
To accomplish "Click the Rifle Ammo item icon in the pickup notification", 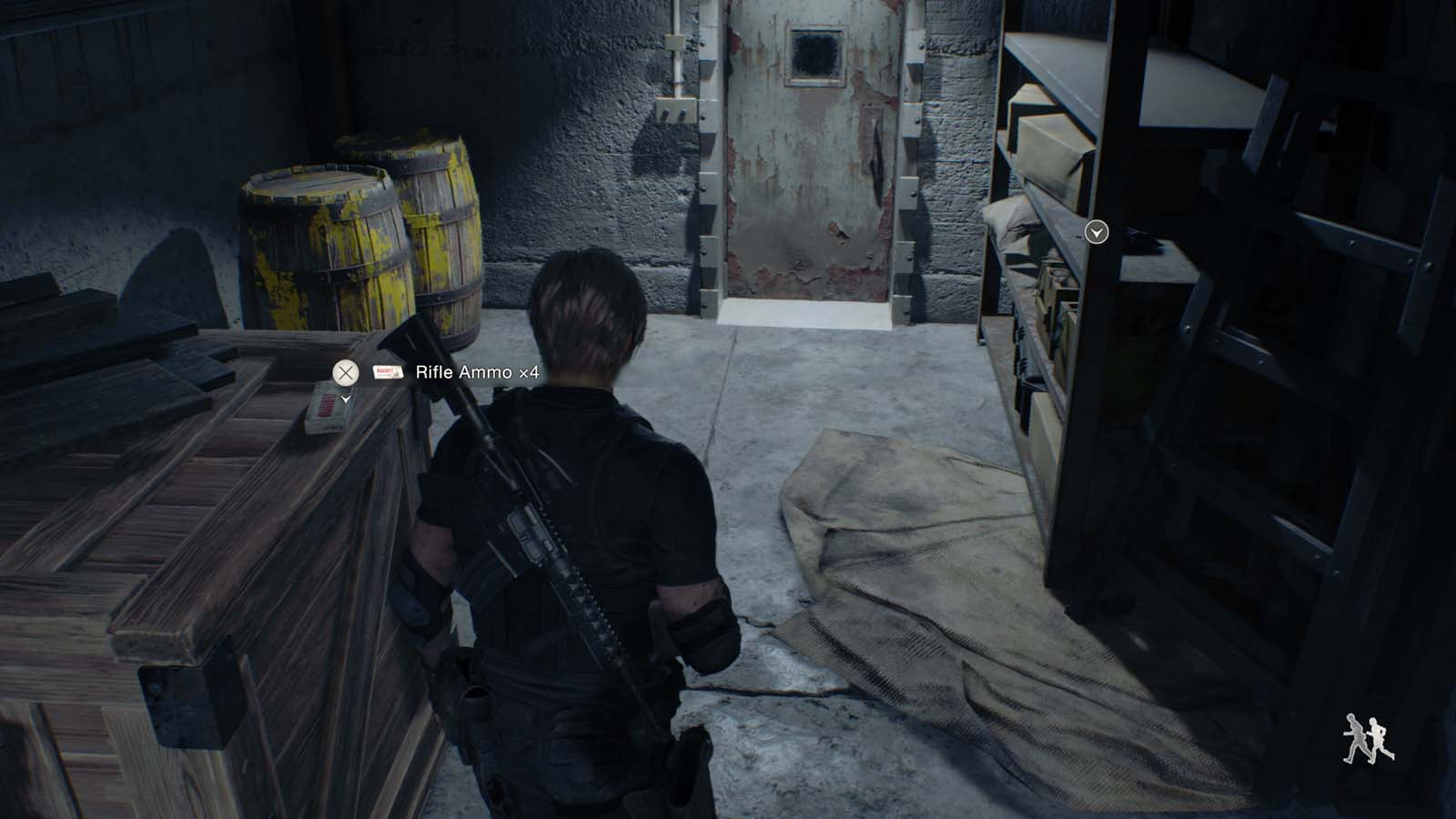I will pos(389,371).
